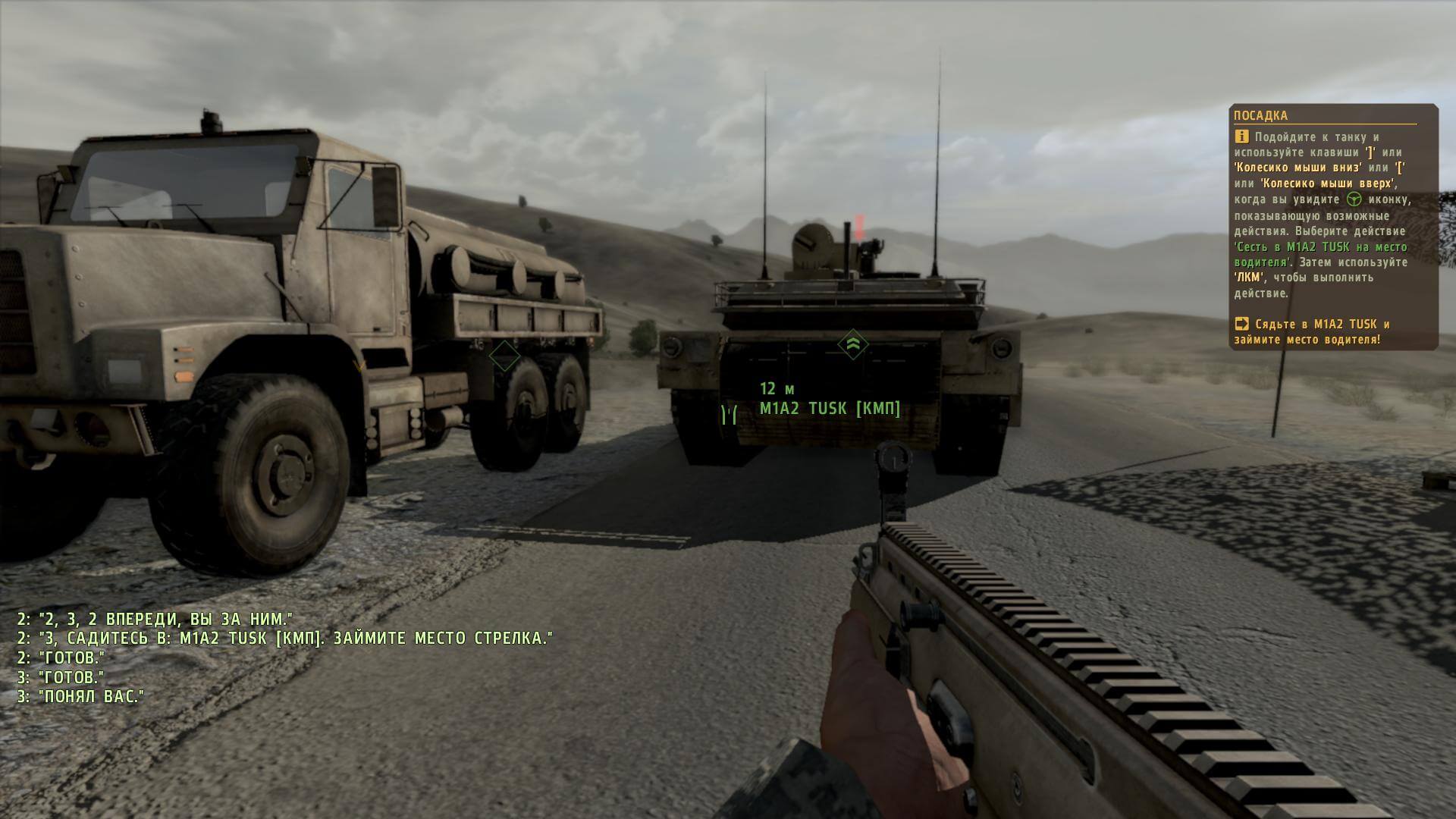Select the diamond marker on the truck
The image size is (1456, 819).
tap(504, 355)
